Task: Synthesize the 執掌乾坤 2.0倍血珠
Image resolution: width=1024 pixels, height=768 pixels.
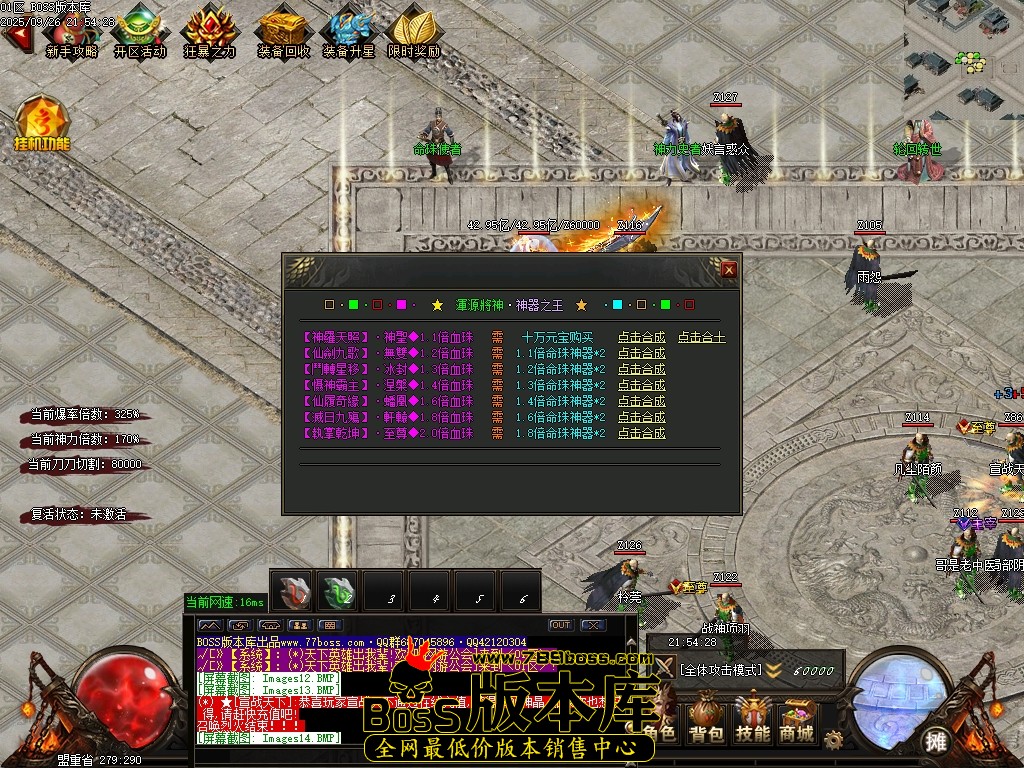Action: point(641,434)
